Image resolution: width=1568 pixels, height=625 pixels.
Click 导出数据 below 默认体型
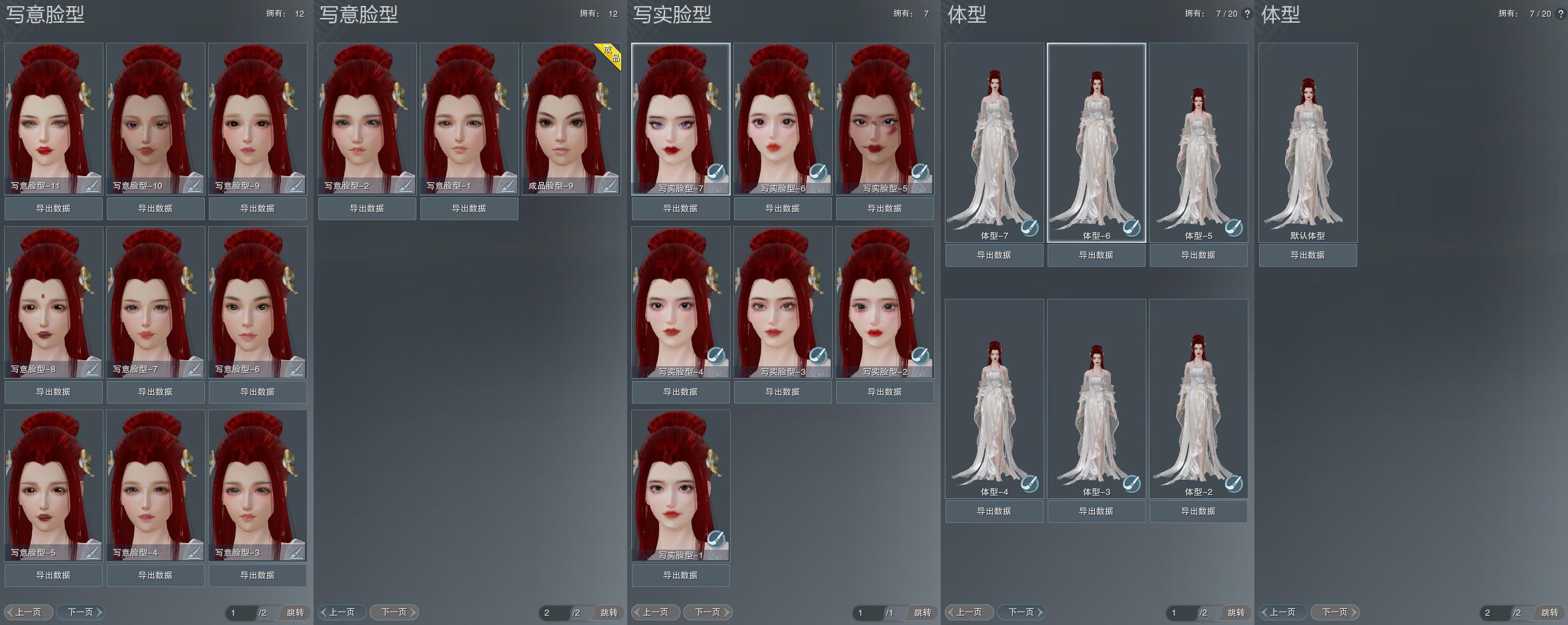click(1308, 255)
